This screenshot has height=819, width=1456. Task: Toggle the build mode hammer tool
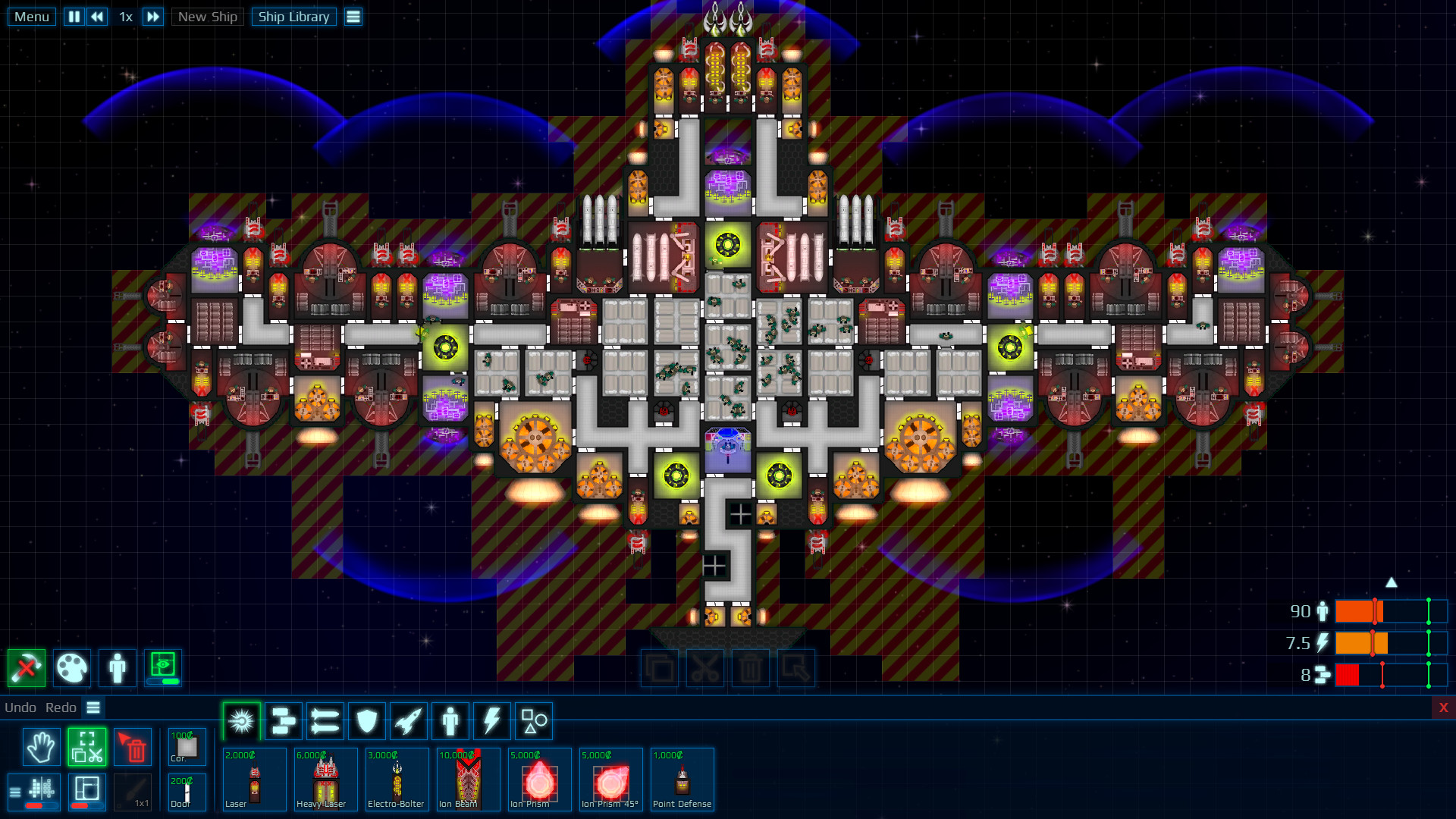tap(27, 668)
